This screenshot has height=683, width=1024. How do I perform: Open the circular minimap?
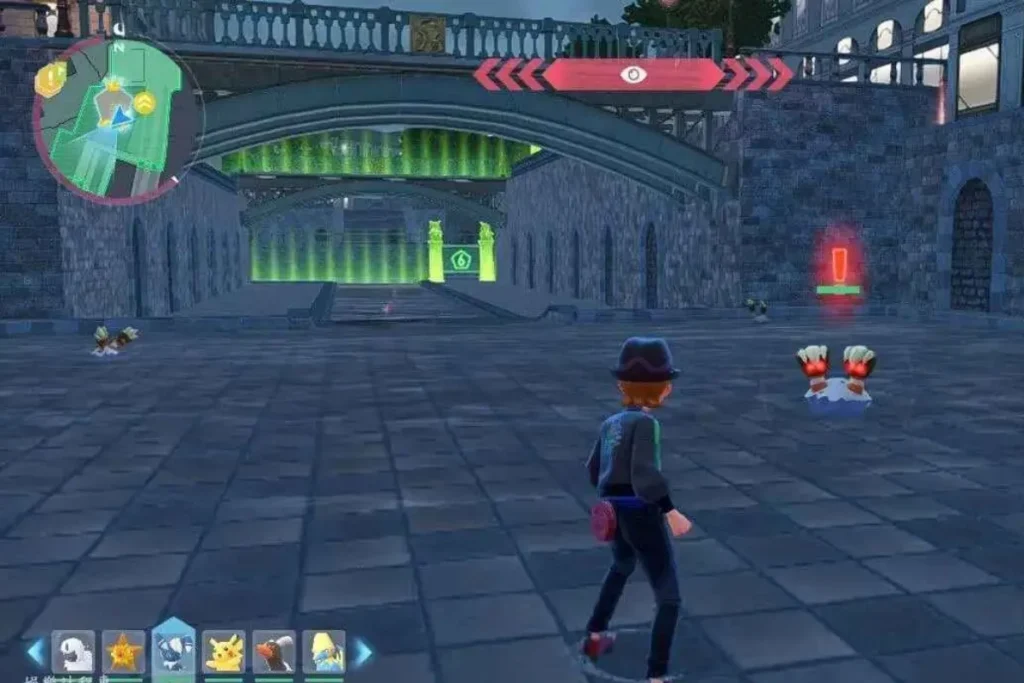pyautogui.click(x=117, y=120)
